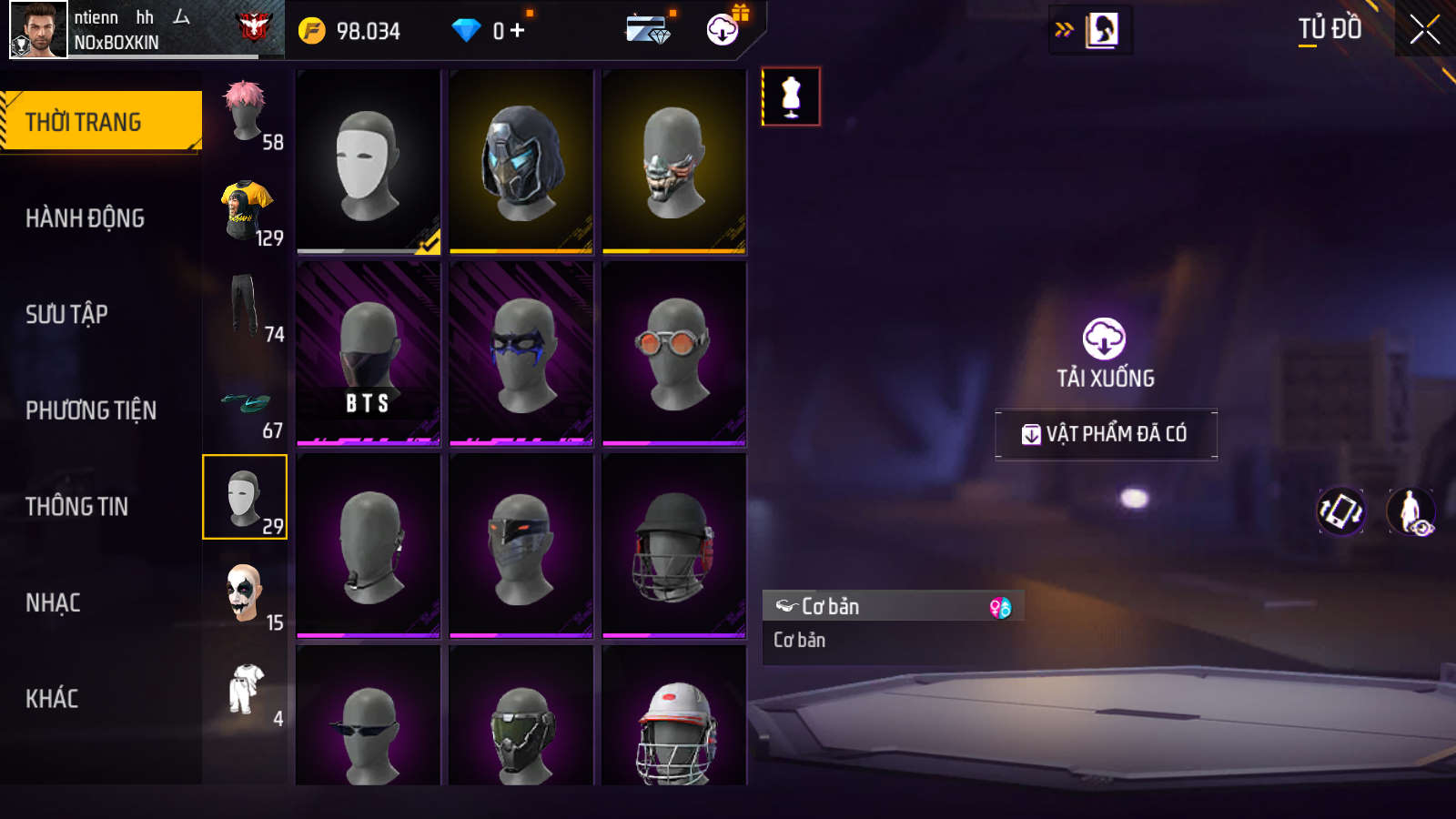Show the KHÁC category
This screenshot has width=1456, height=819.
52,698
